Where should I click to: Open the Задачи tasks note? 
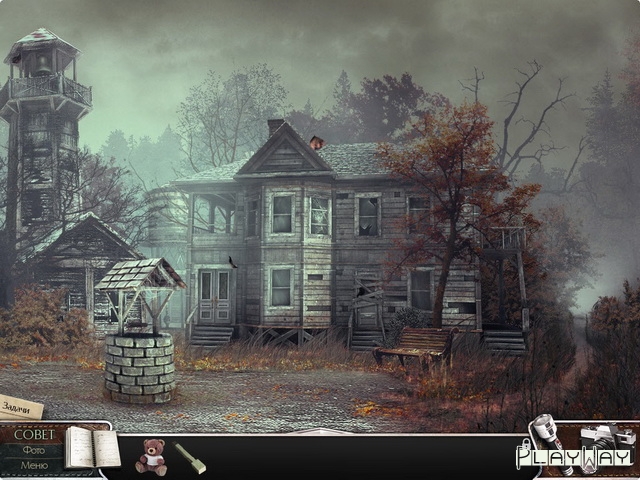(20, 407)
